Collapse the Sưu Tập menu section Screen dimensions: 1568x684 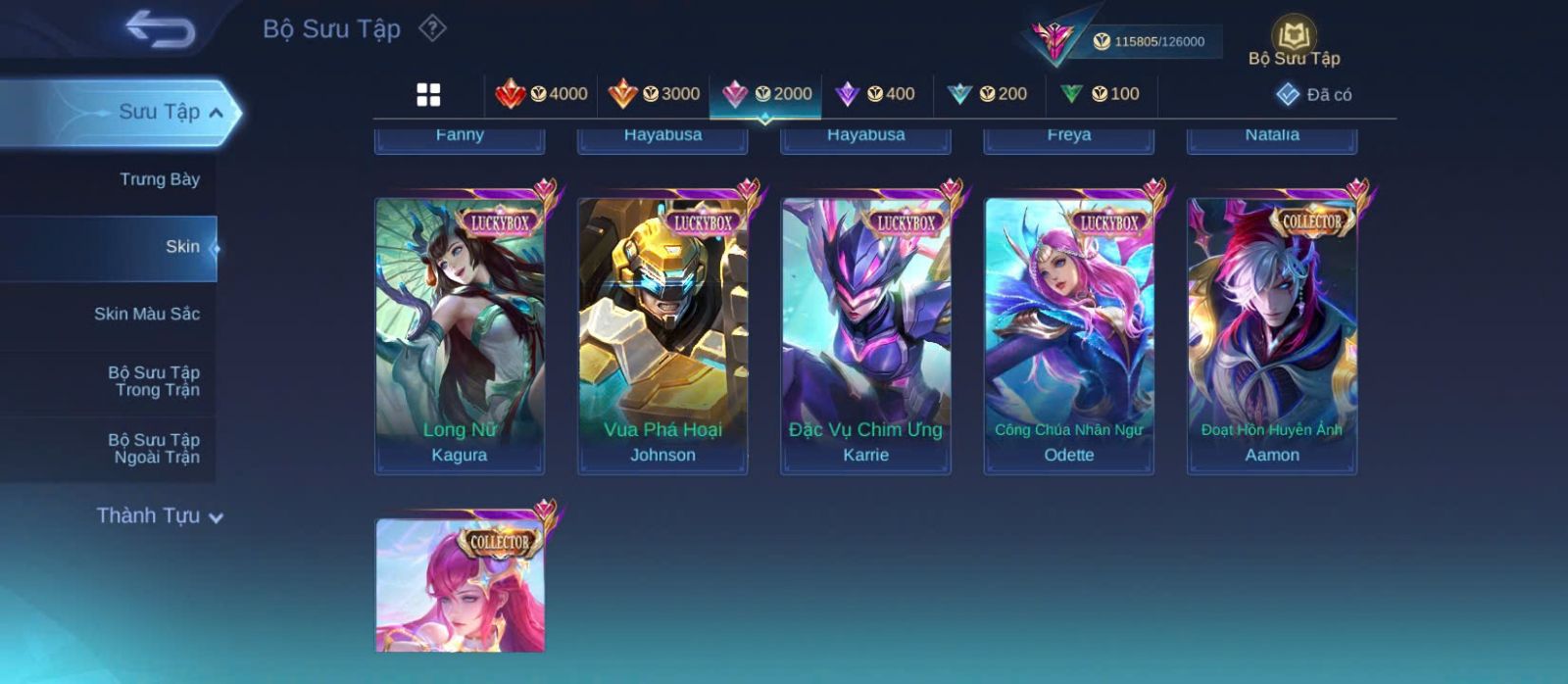coord(216,113)
